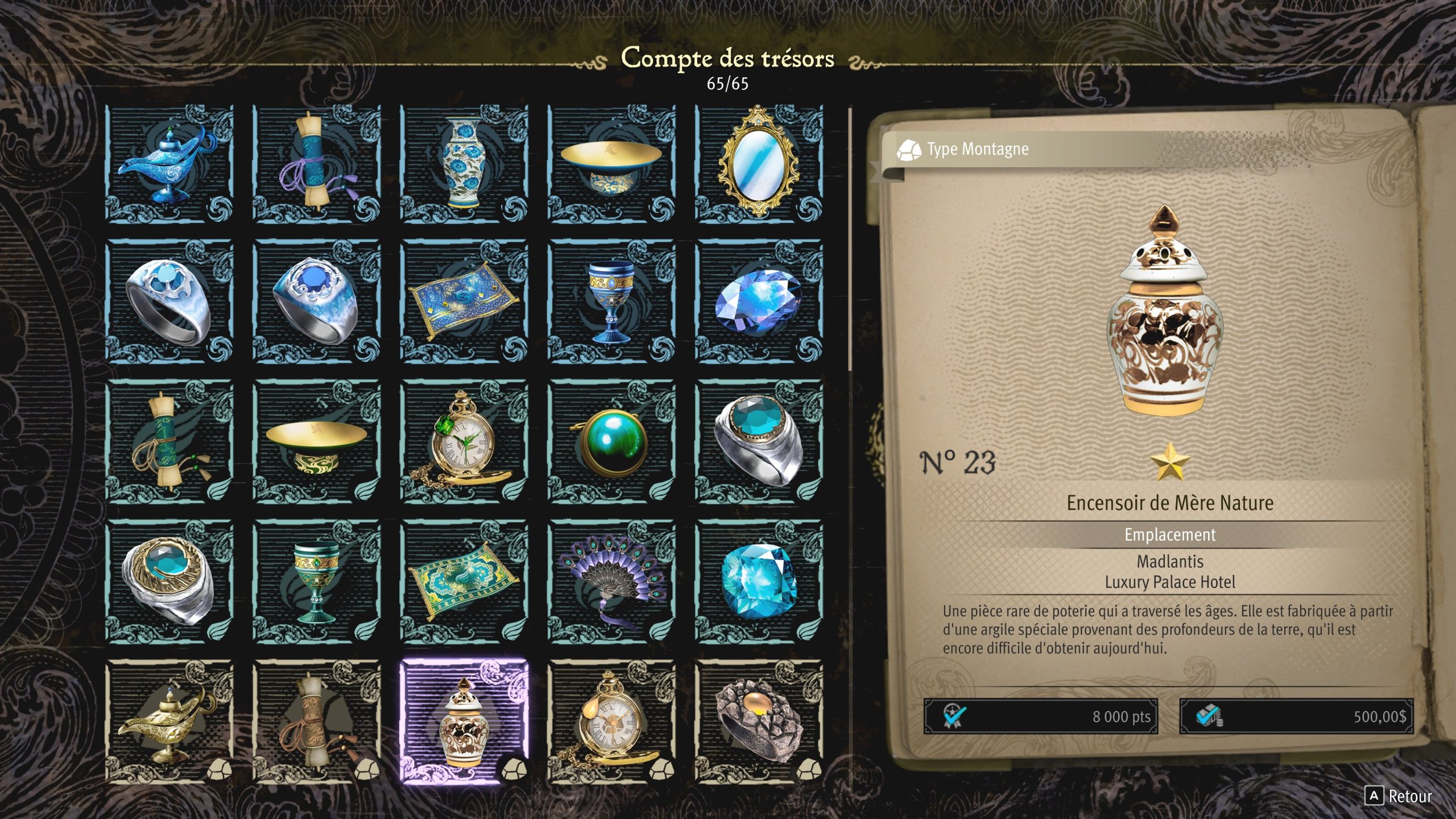Select the gold-framed oval mirror
The height and width of the screenshot is (819, 1456).
(759, 164)
